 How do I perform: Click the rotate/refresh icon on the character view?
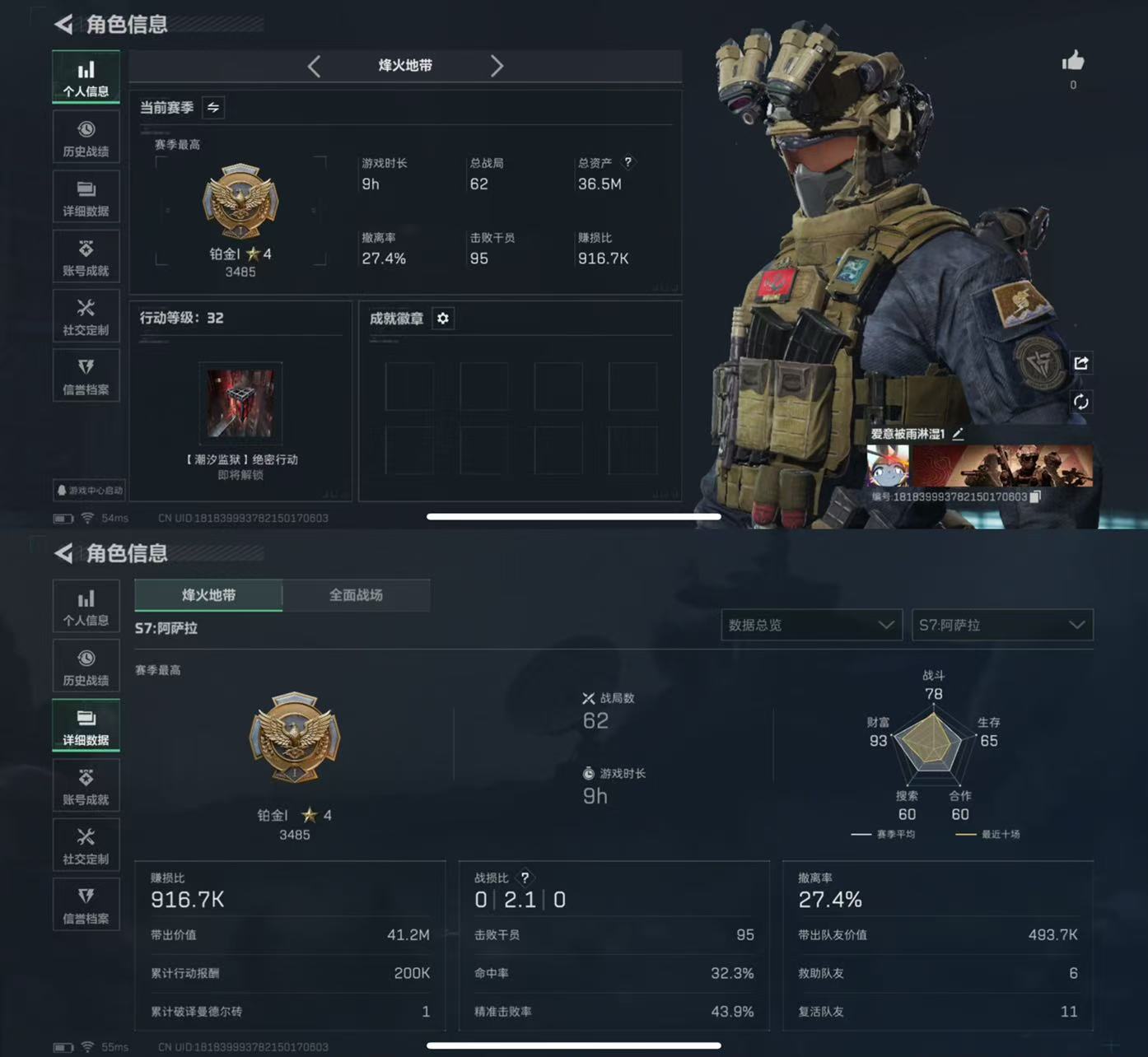(1081, 403)
